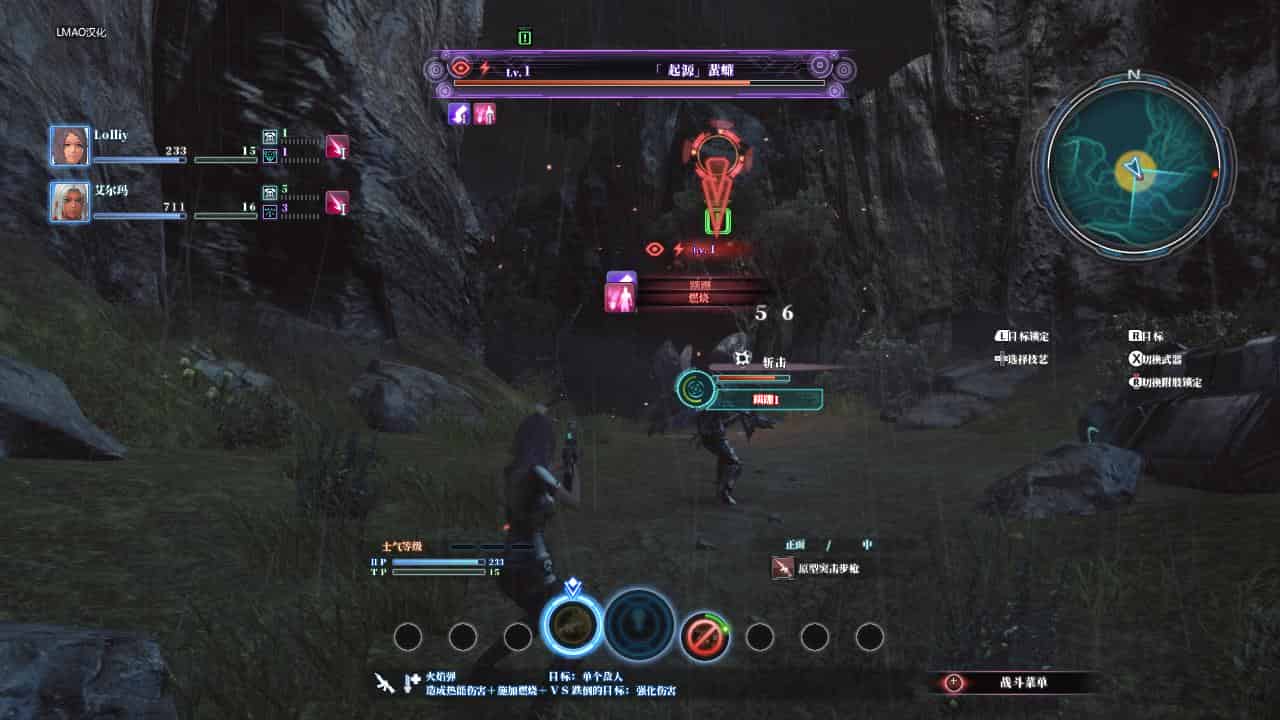
Task: Click the enemy target name bar
Action: tap(640, 69)
